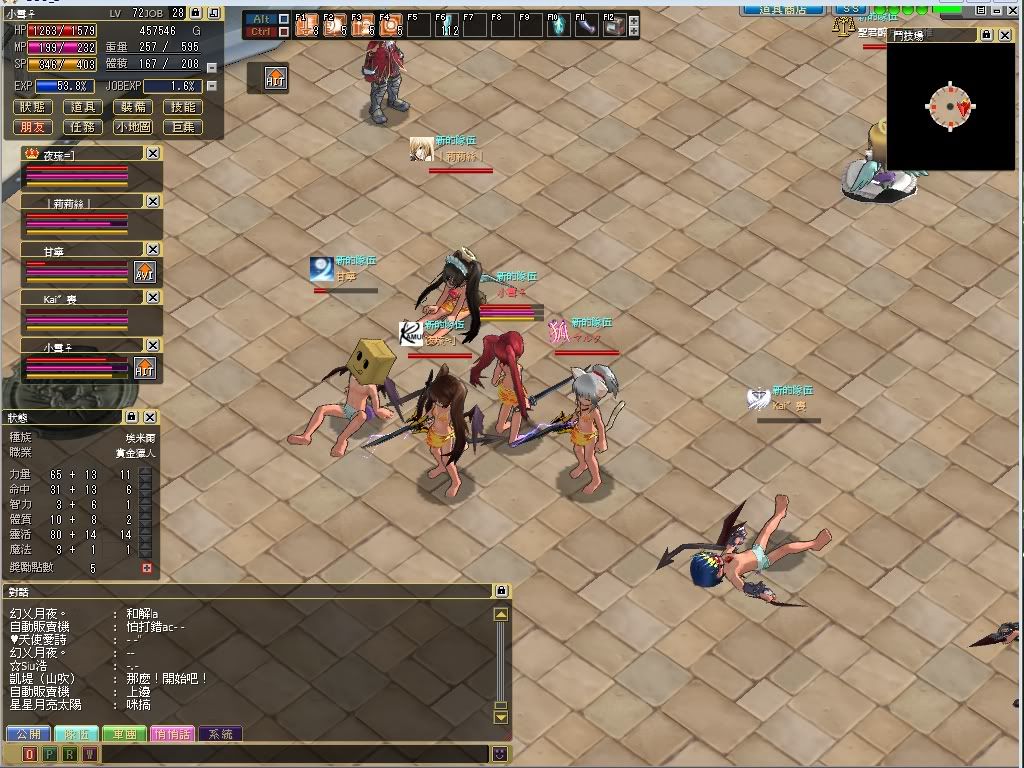Viewport: 1024px width, 768px height.
Task: Close the 鬥技場 minimap window
Action: pyautogui.click(x=1005, y=35)
